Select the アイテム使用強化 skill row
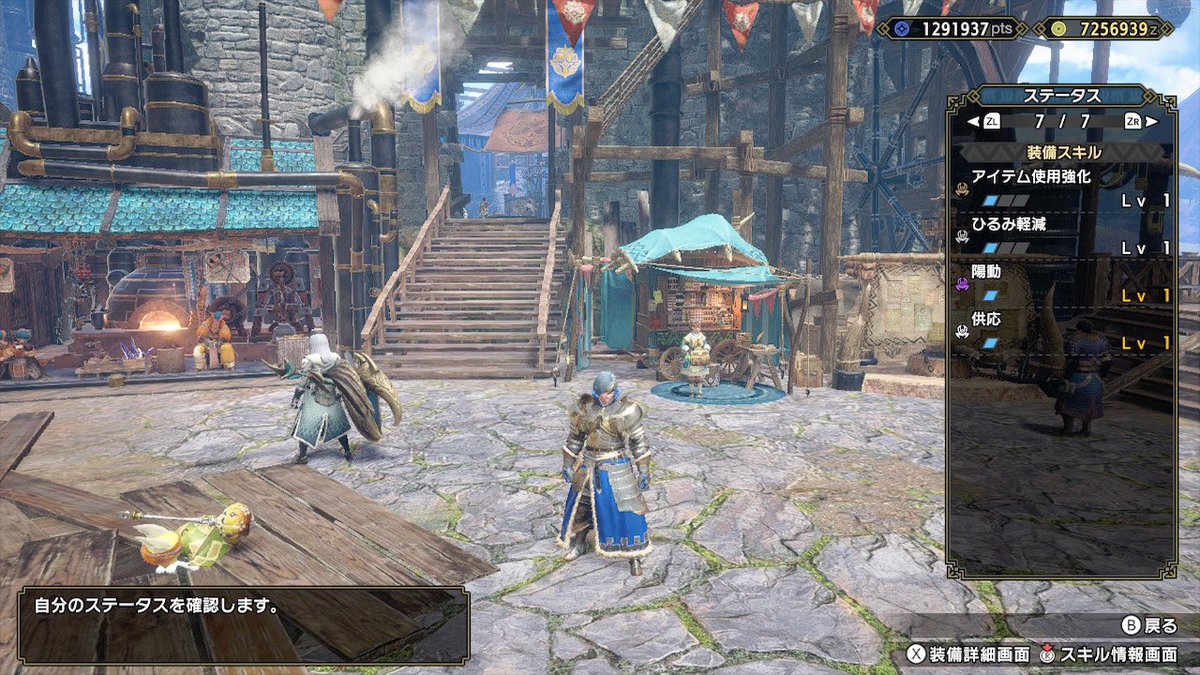This screenshot has height=675, width=1200. (1060, 189)
